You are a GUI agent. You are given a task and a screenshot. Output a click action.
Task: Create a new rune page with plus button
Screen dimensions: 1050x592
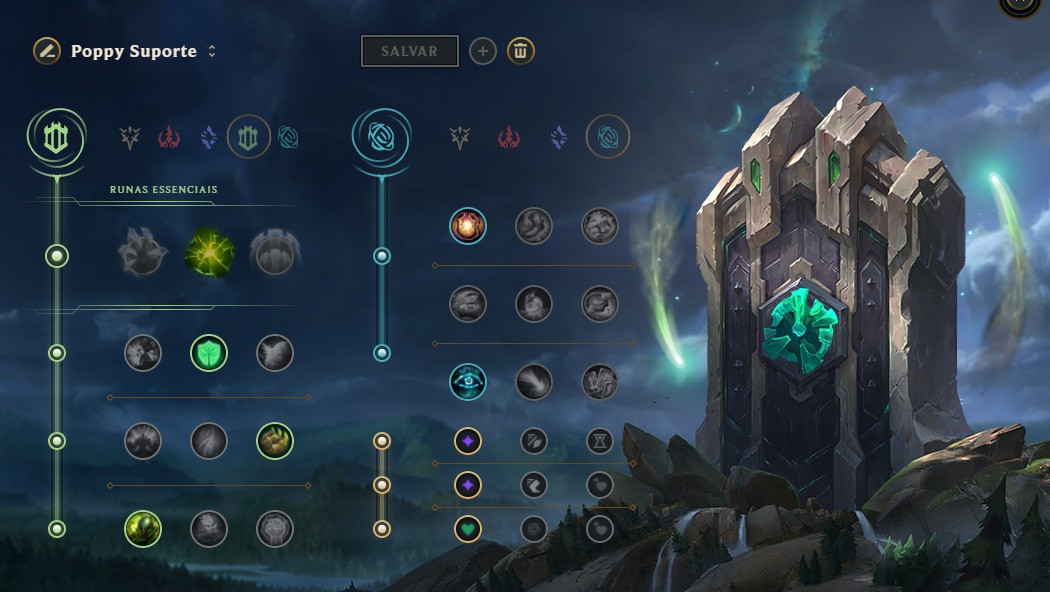coord(483,51)
